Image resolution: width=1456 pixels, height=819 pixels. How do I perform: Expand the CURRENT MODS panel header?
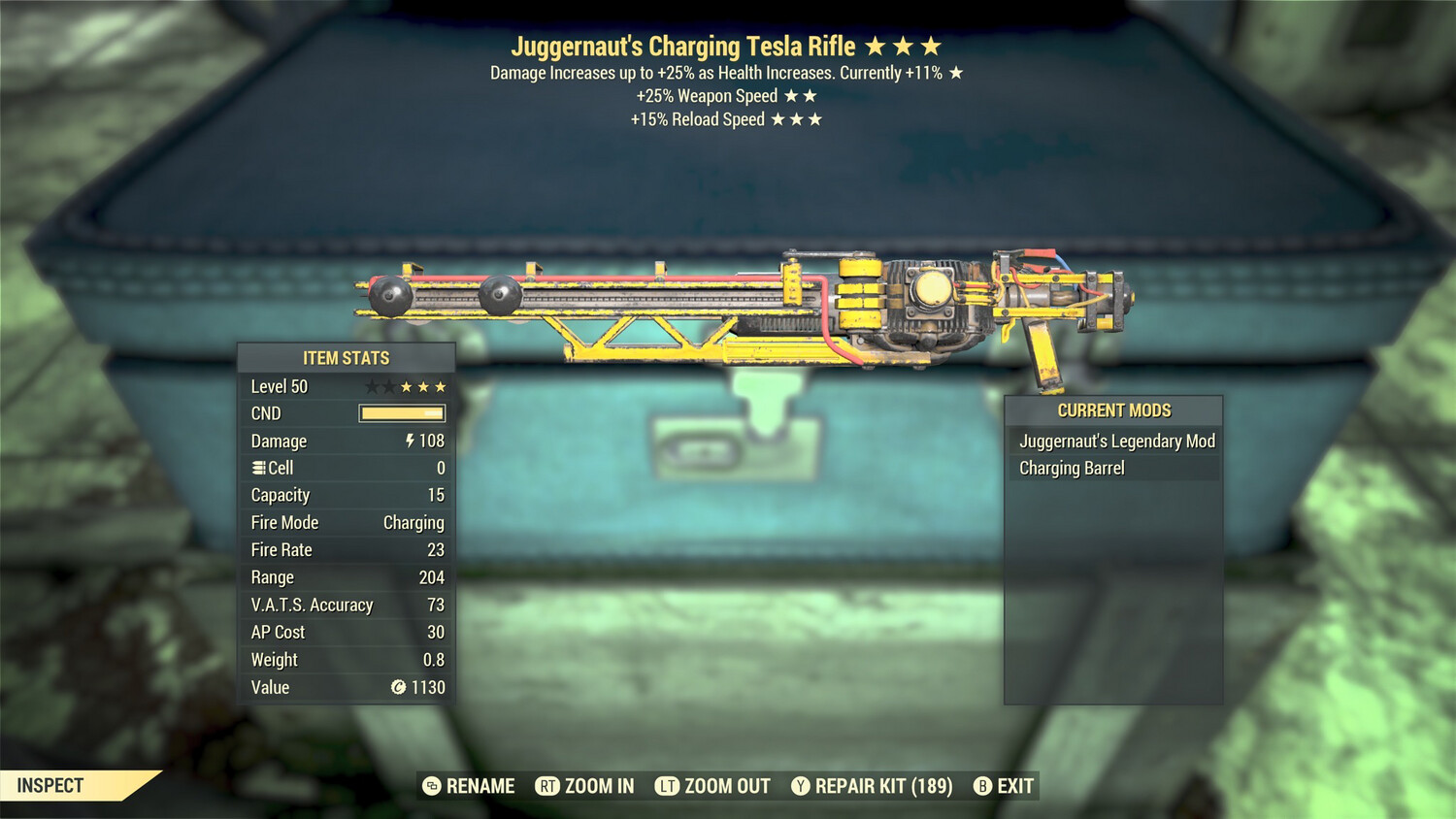(1113, 409)
